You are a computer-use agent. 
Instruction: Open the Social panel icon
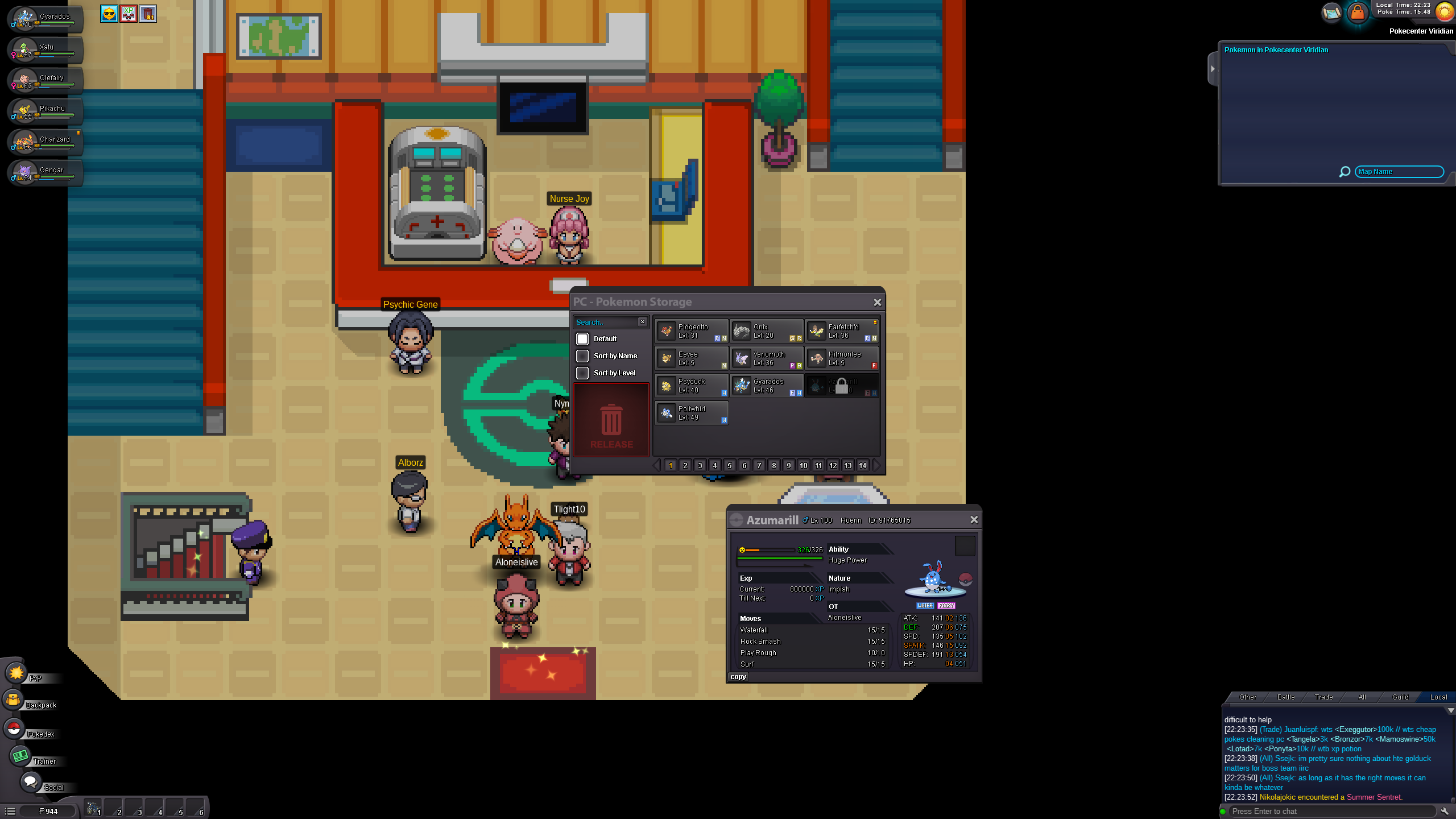pos(31,781)
